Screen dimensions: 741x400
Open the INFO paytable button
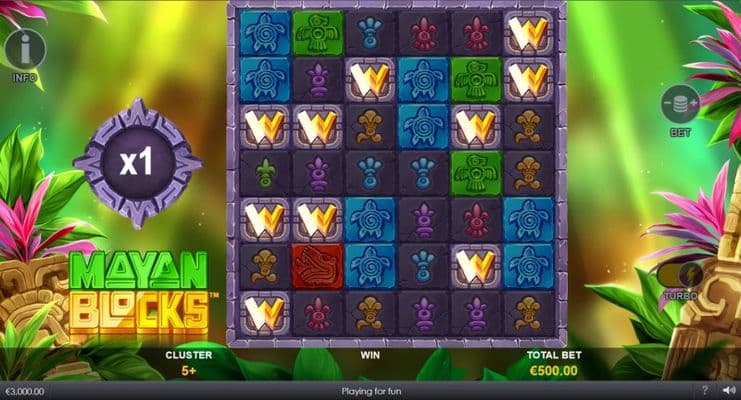click(x=25, y=50)
